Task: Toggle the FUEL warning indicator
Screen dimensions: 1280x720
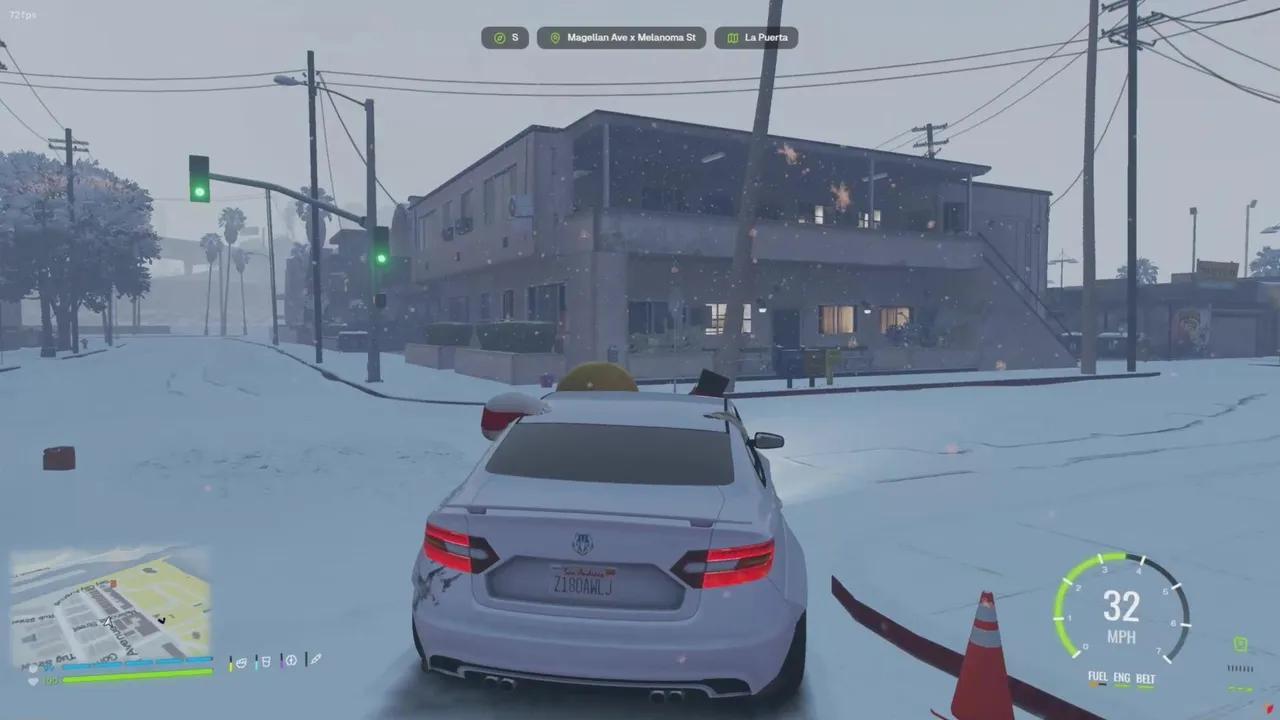Action: [x=1097, y=678]
